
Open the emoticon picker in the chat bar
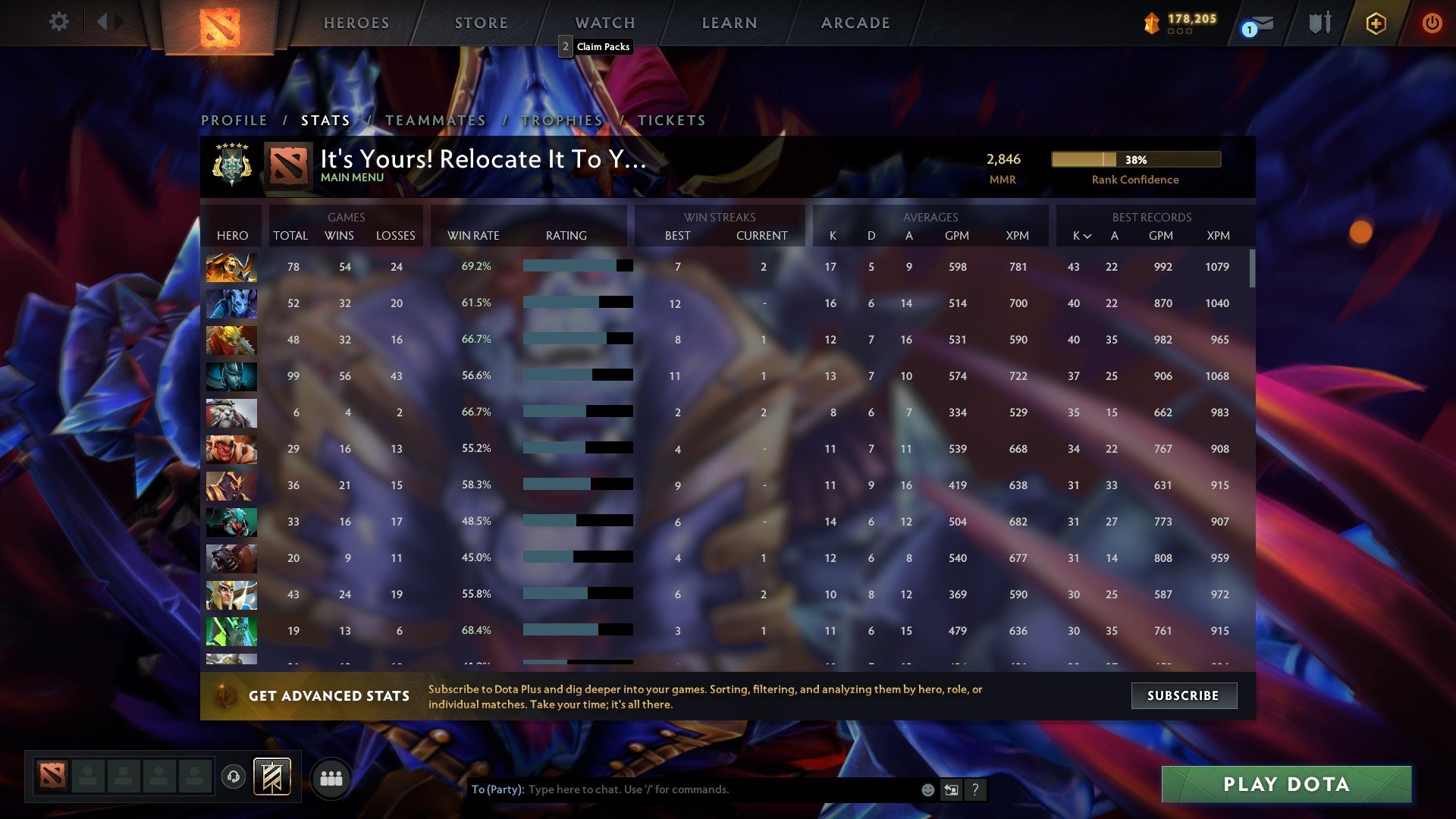(x=927, y=789)
